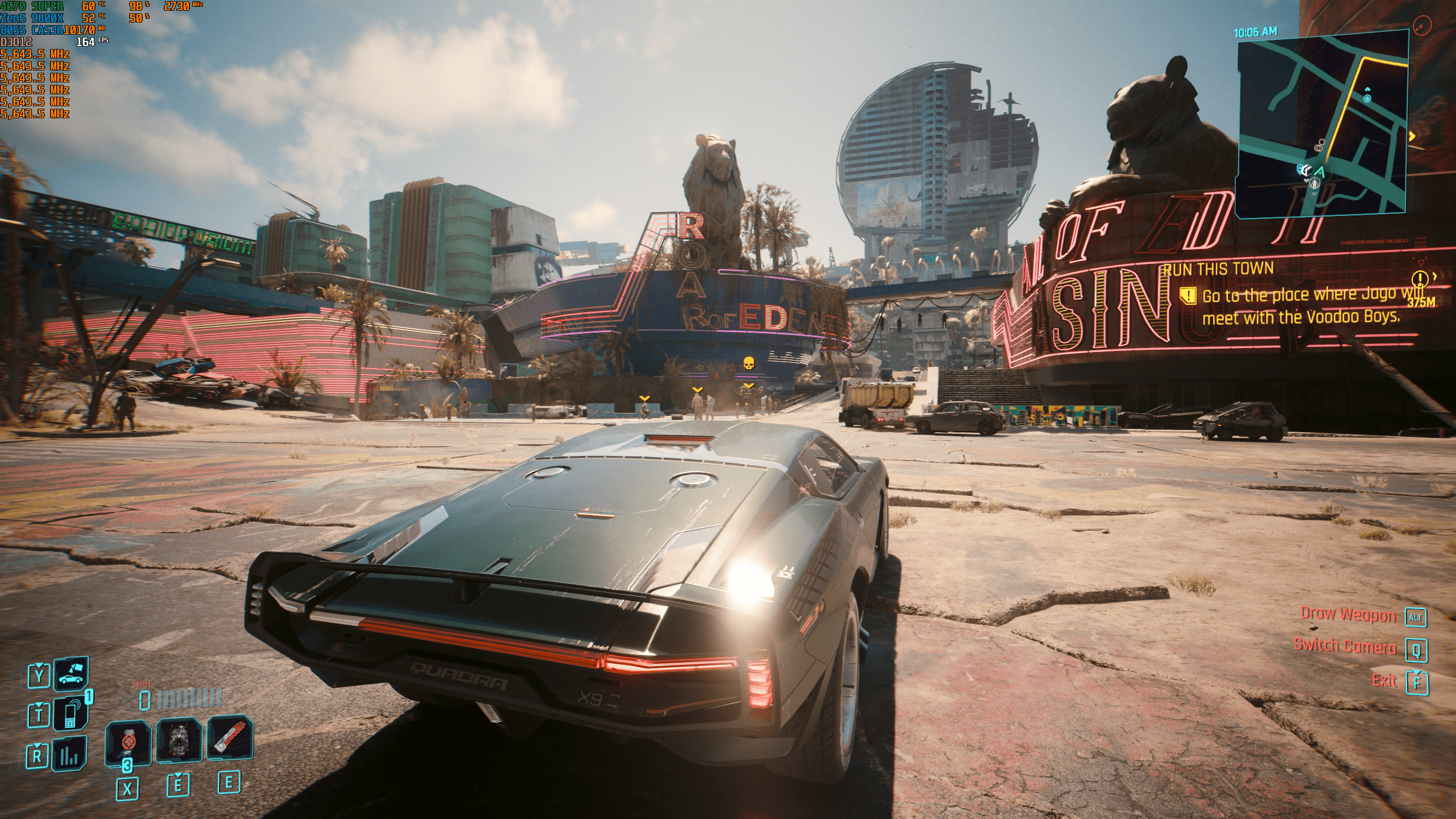The width and height of the screenshot is (1456, 819).
Task: Click the Draw Weapon action label
Action: (x=1348, y=615)
